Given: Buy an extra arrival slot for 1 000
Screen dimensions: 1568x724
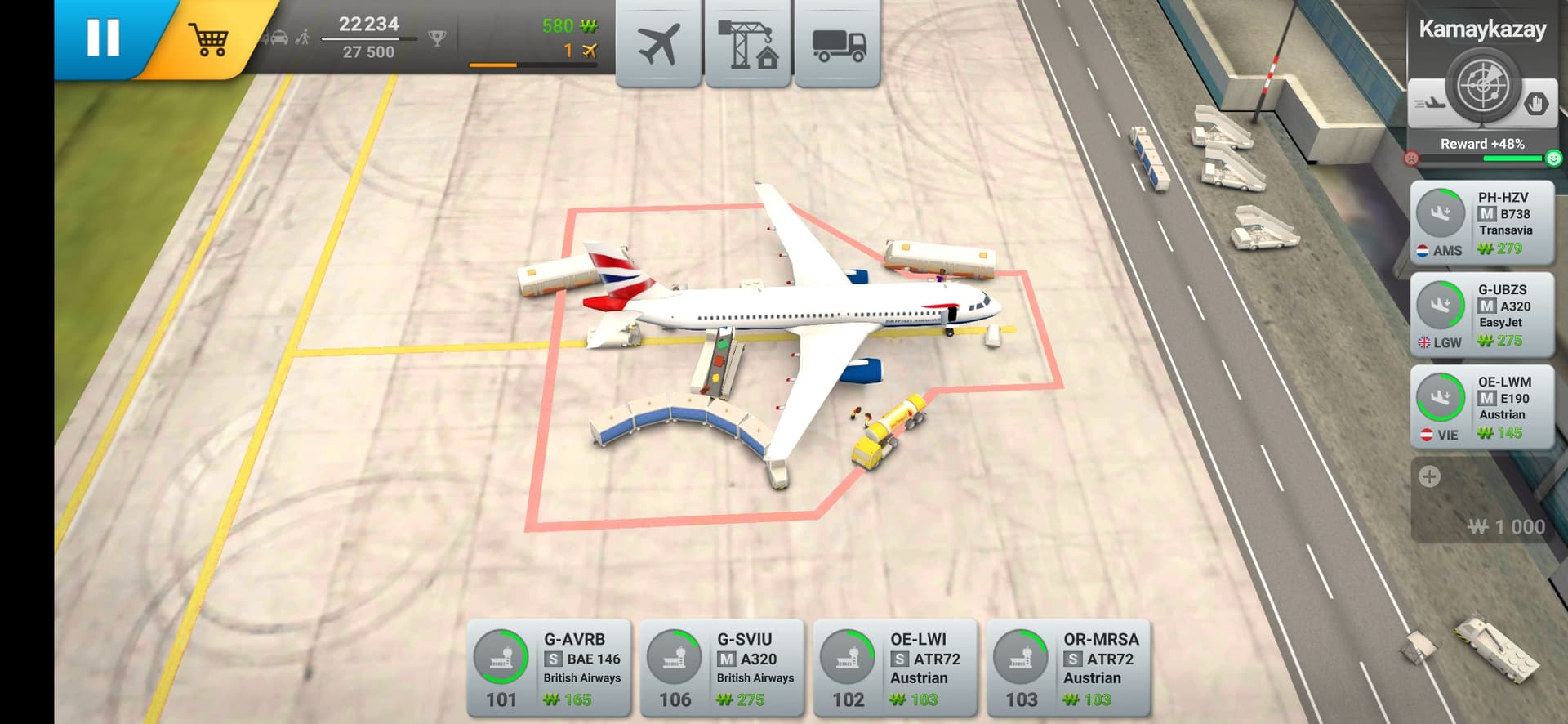Looking at the screenshot, I should click(1482, 499).
